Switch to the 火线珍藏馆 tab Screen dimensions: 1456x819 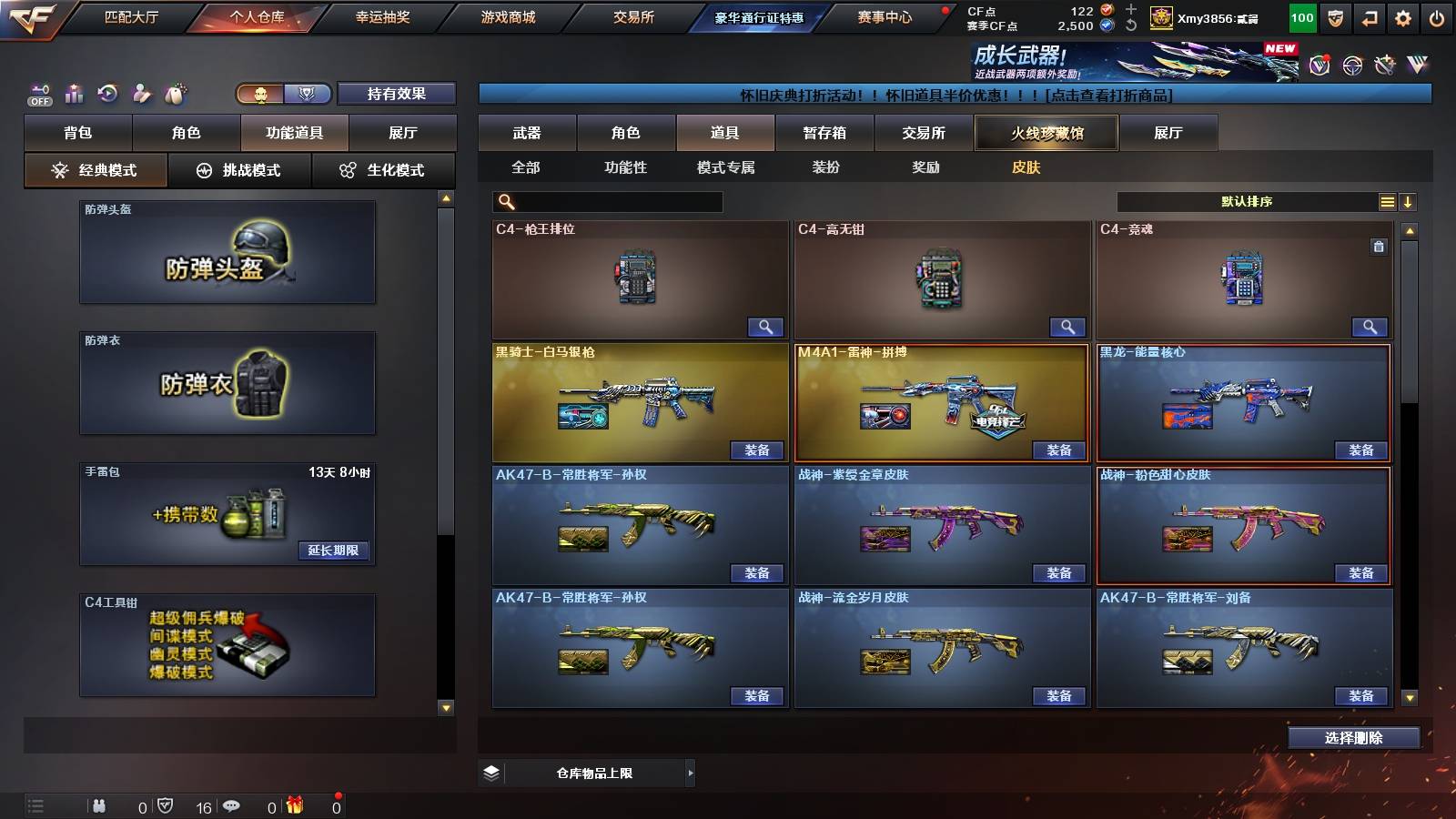(1046, 133)
